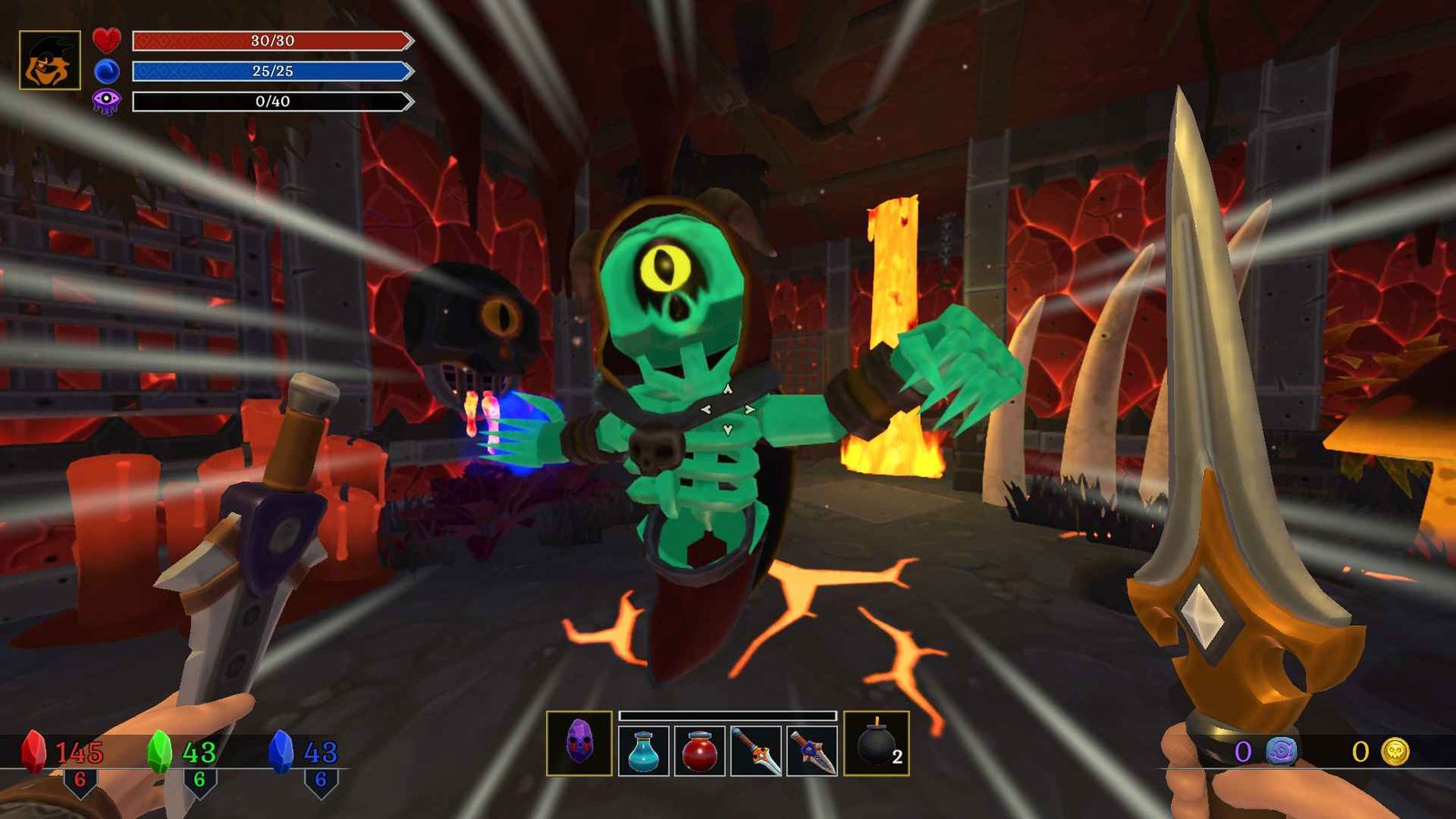Click the gold skull coin icon
The image size is (1456, 819).
coord(1395,751)
